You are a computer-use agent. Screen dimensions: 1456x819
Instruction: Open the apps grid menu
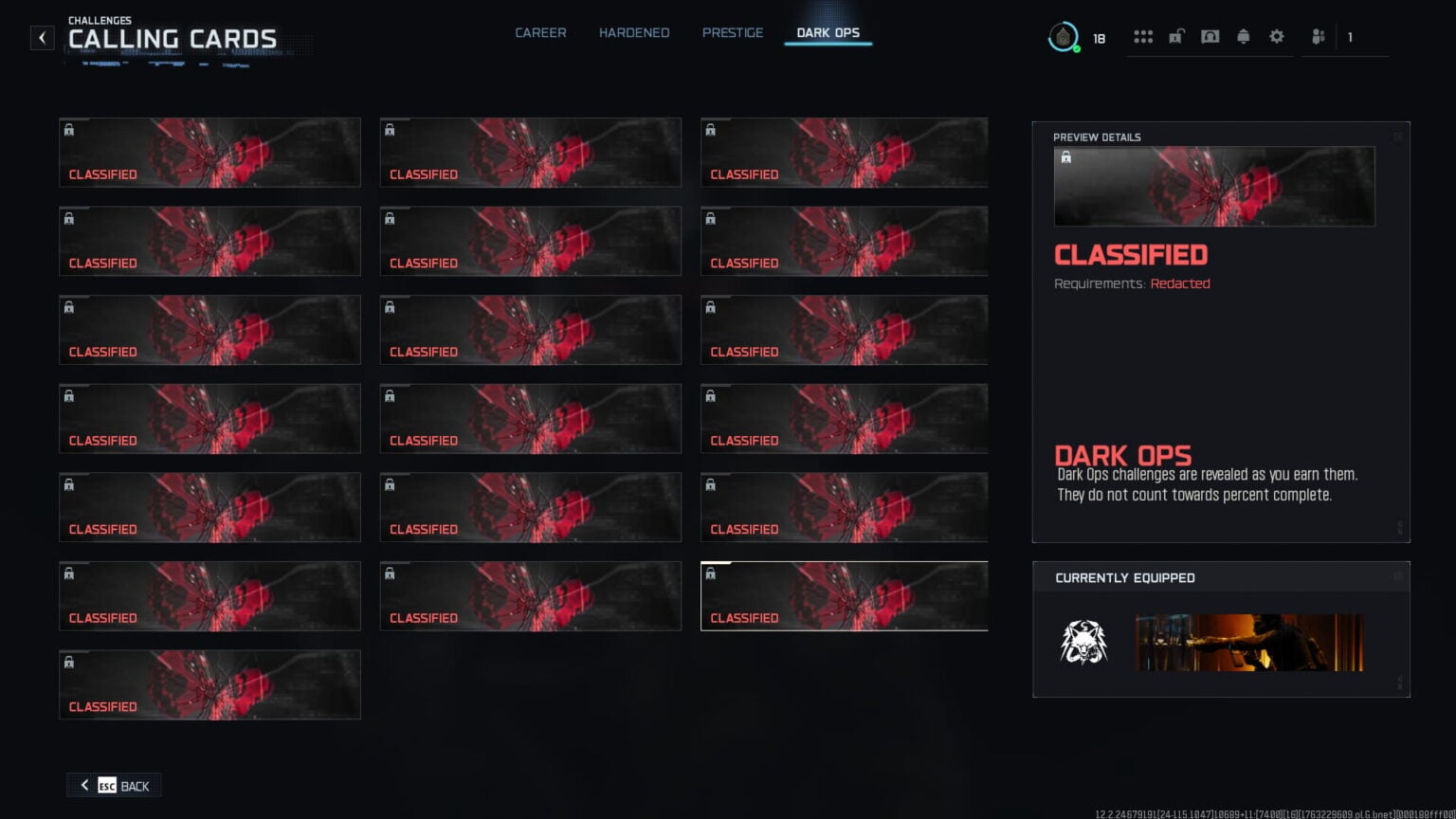1143,36
